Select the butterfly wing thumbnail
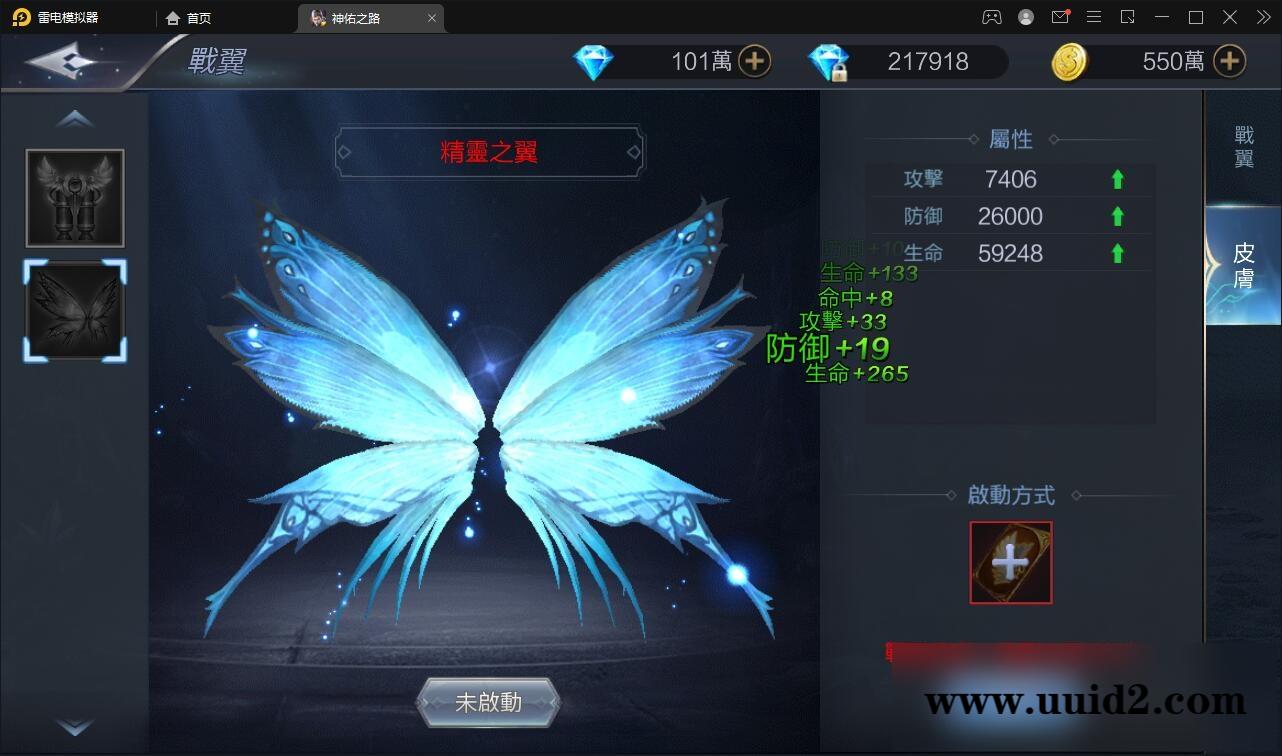Screen dimensions: 1282x756 coord(75,311)
